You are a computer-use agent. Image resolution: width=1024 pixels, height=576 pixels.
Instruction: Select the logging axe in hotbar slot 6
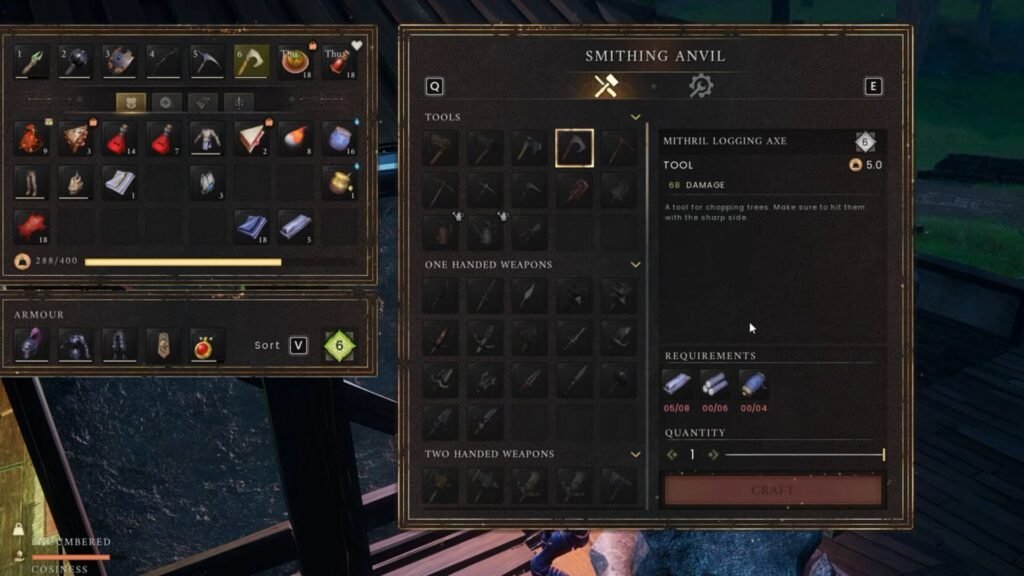point(251,61)
